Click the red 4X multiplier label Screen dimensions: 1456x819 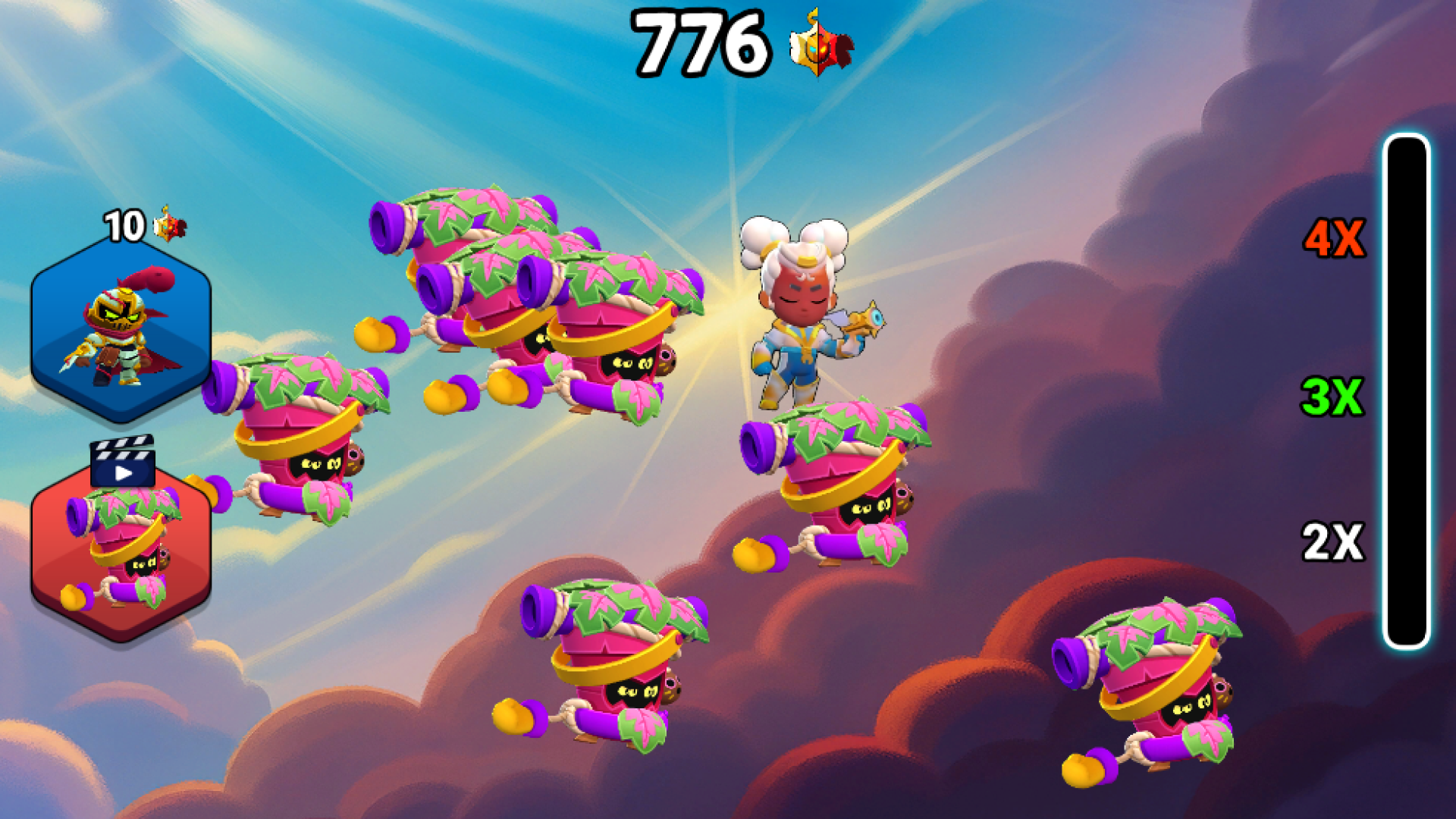click(1335, 239)
